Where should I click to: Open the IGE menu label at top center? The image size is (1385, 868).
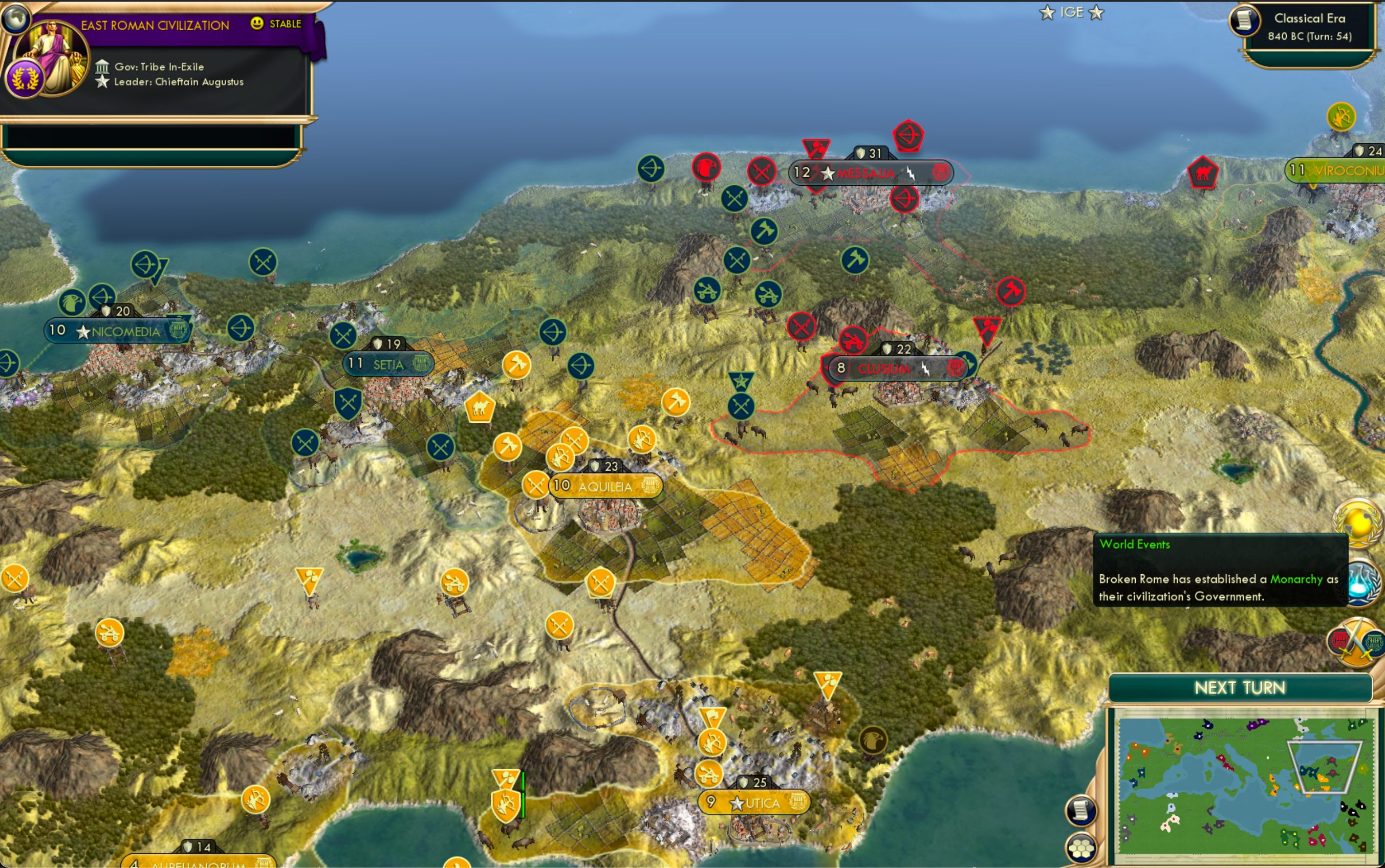click(x=1073, y=11)
